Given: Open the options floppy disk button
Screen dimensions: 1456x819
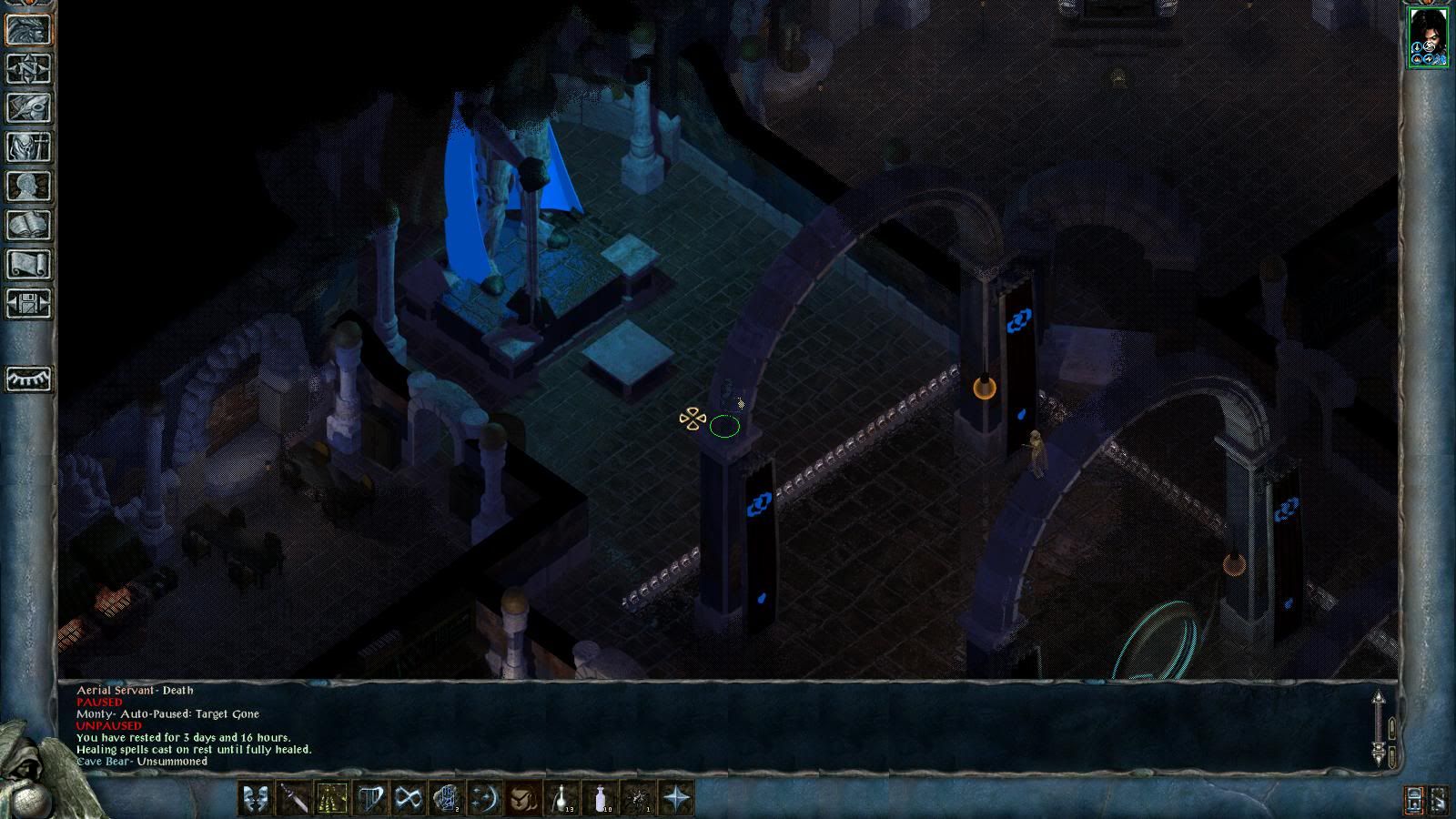Looking at the screenshot, I should (28, 303).
